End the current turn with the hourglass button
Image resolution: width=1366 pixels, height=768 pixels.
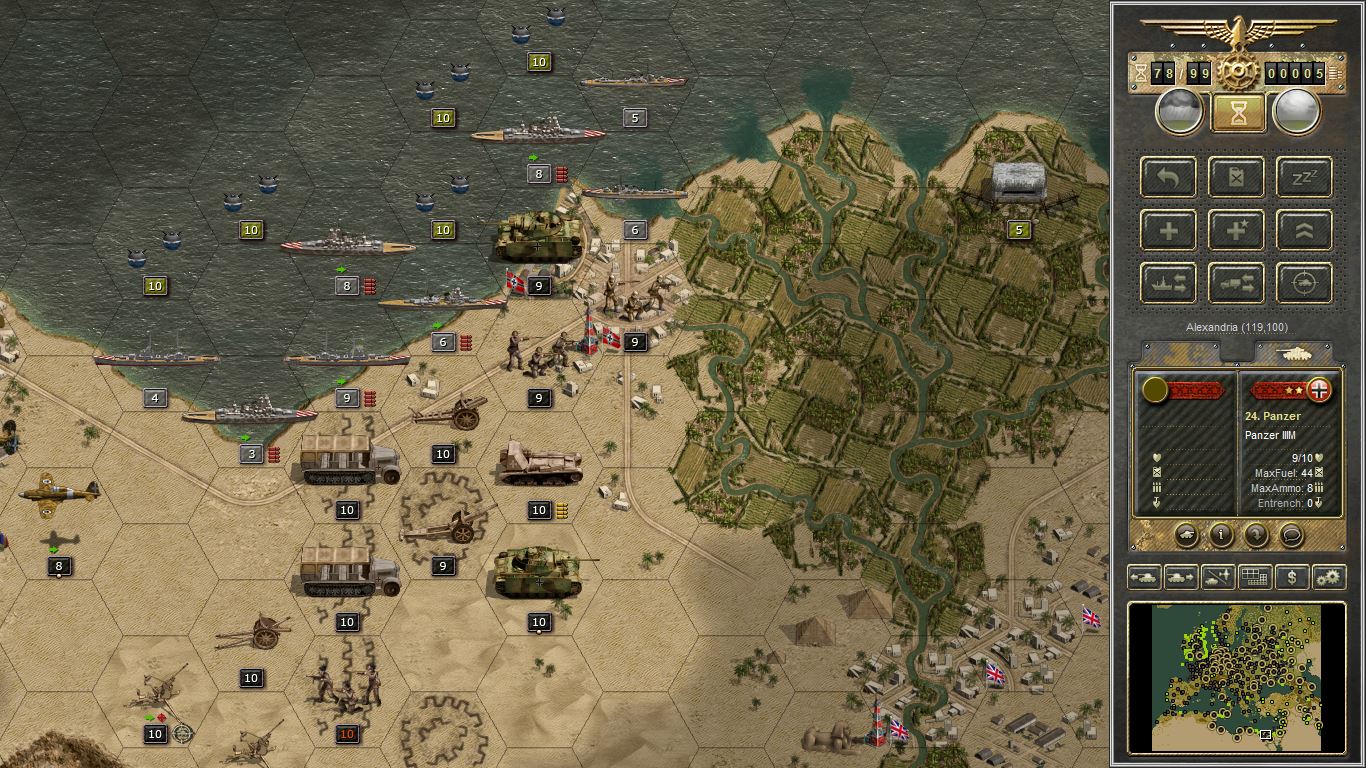coord(1237,110)
